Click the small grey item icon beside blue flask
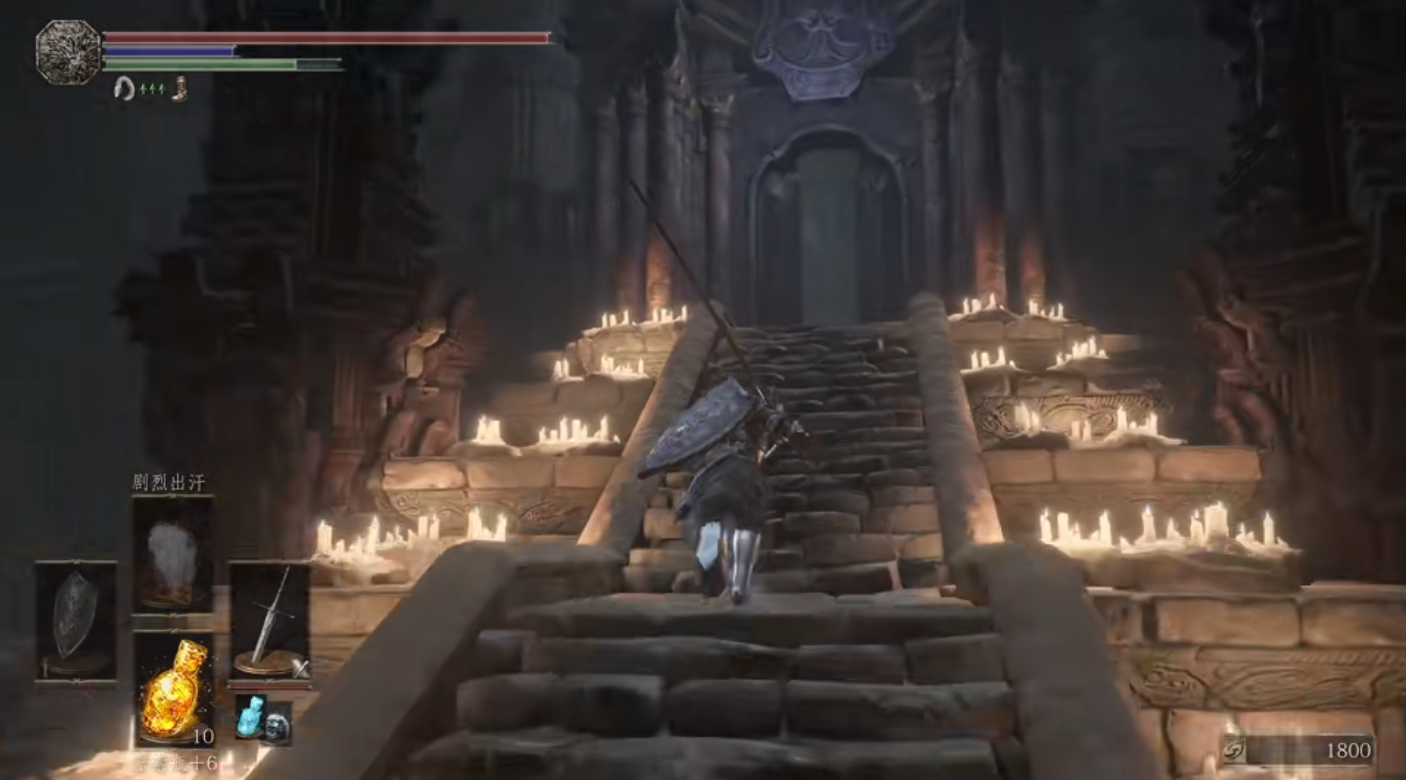Screen dimensions: 1406x780 point(277,722)
